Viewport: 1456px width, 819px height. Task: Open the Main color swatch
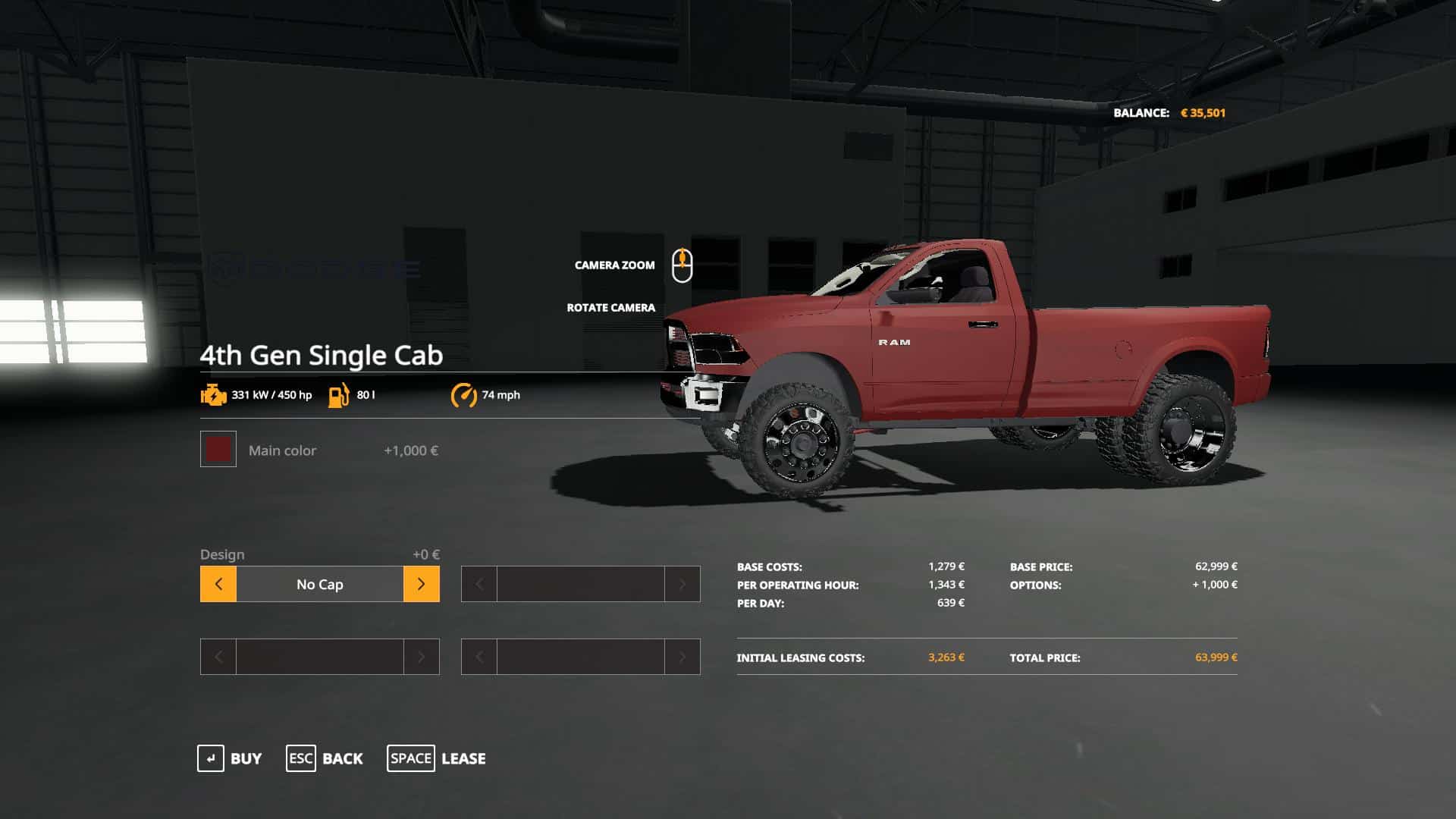point(218,450)
